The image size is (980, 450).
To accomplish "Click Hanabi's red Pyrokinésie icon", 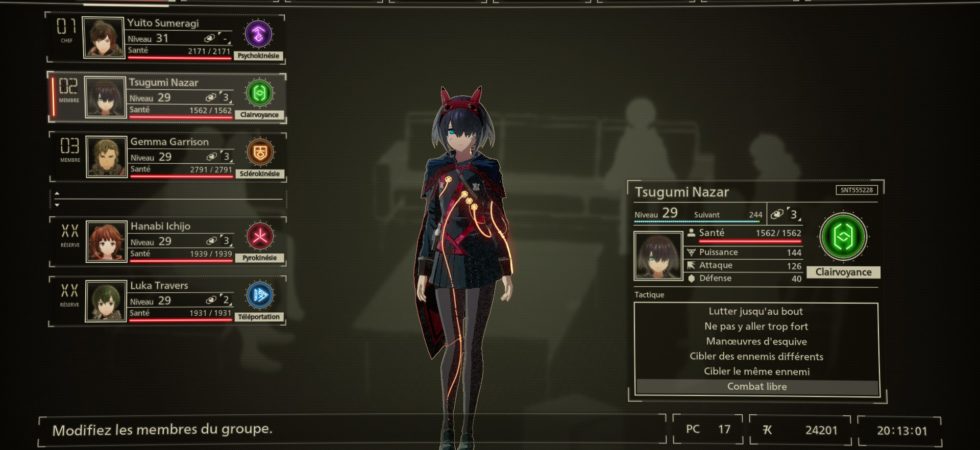I will pyautogui.click(x=259, y=236).
